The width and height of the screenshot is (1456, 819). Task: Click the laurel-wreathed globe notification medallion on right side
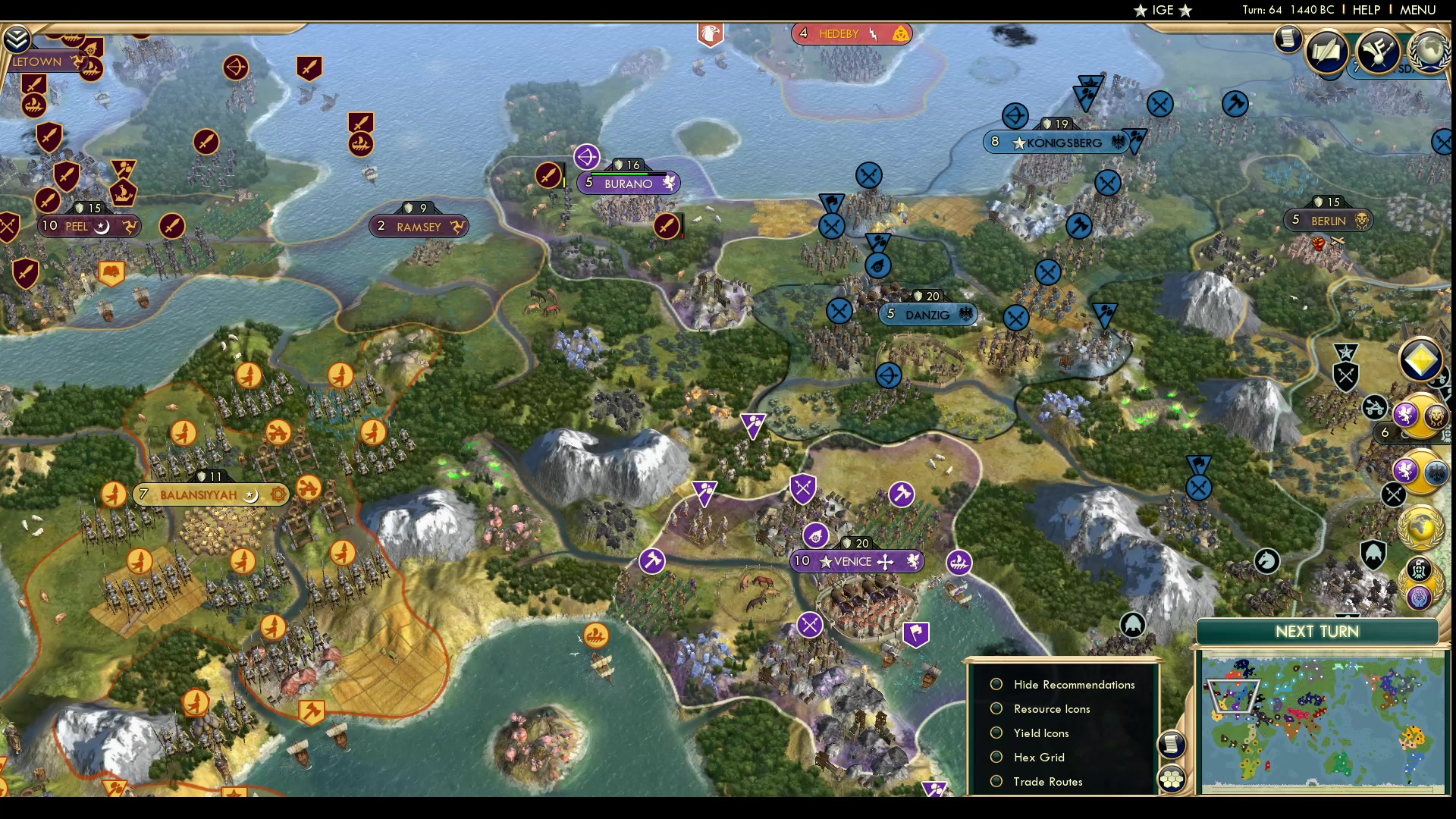click(x=1422, y=526)
